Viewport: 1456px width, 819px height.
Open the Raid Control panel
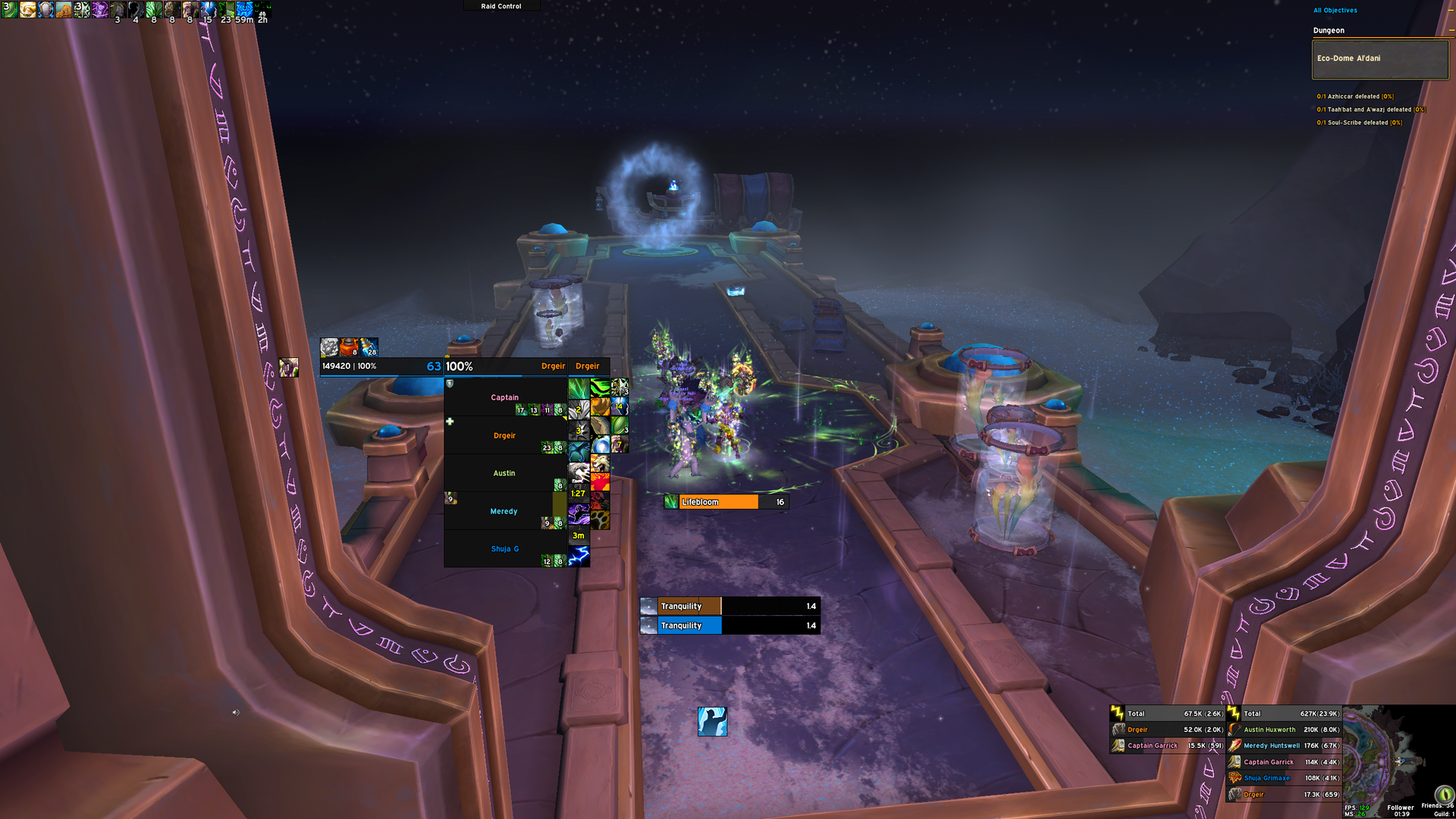pyautogui.click(x=501, y=6)
